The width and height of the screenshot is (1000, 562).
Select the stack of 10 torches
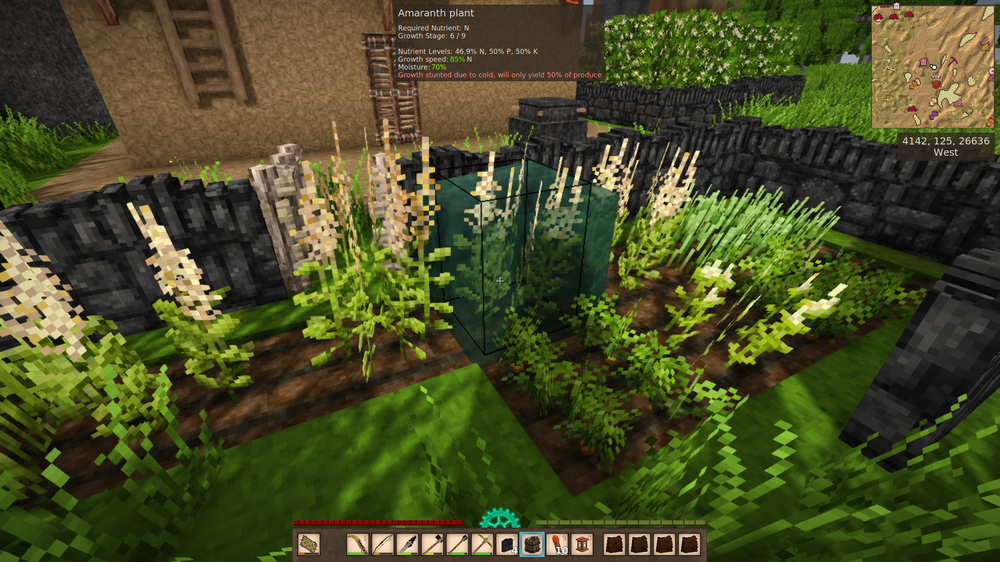pyautogui.click(x=558, y=544)
